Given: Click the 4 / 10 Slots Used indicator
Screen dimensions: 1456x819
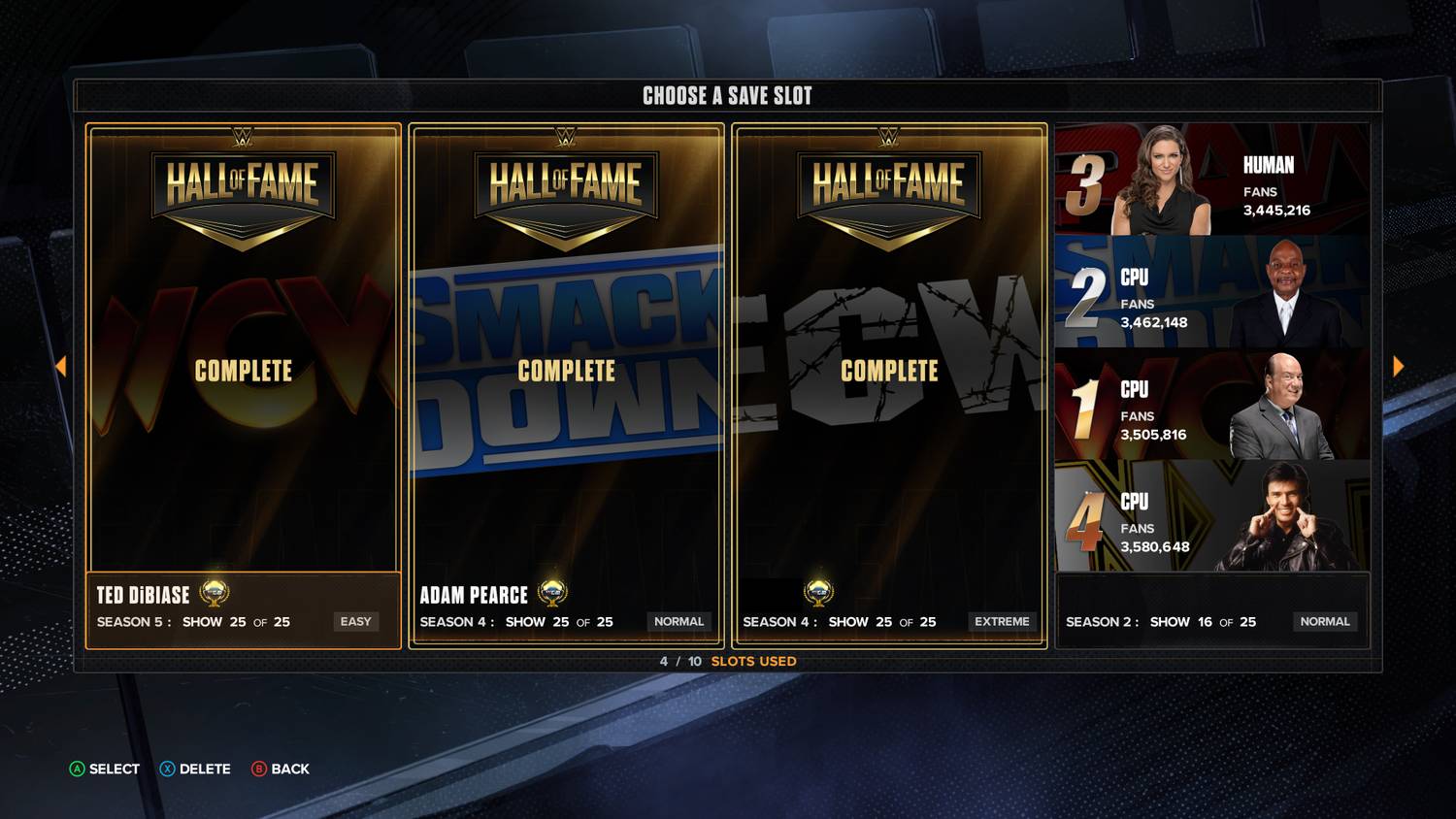Looking at the screenshot, I should point(726,661).
